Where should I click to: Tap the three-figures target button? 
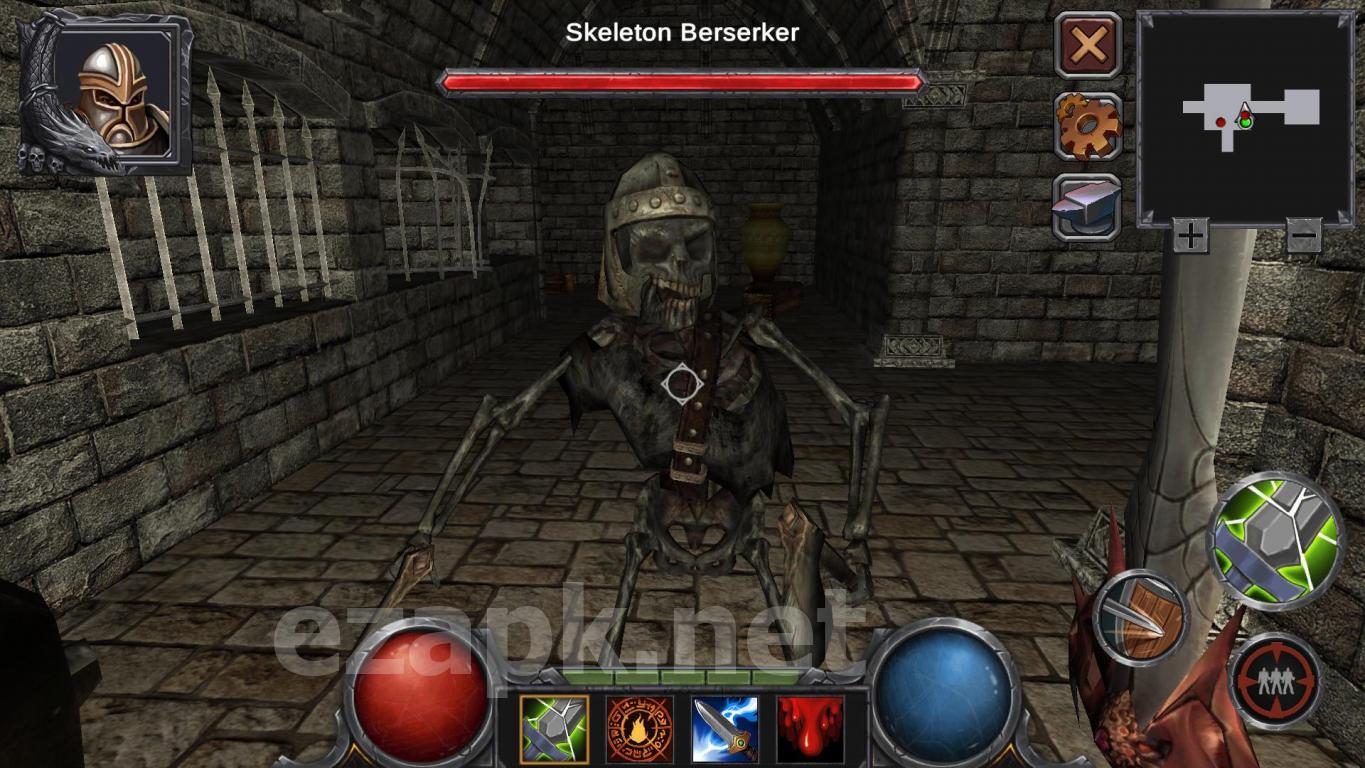click(1275, 681)
